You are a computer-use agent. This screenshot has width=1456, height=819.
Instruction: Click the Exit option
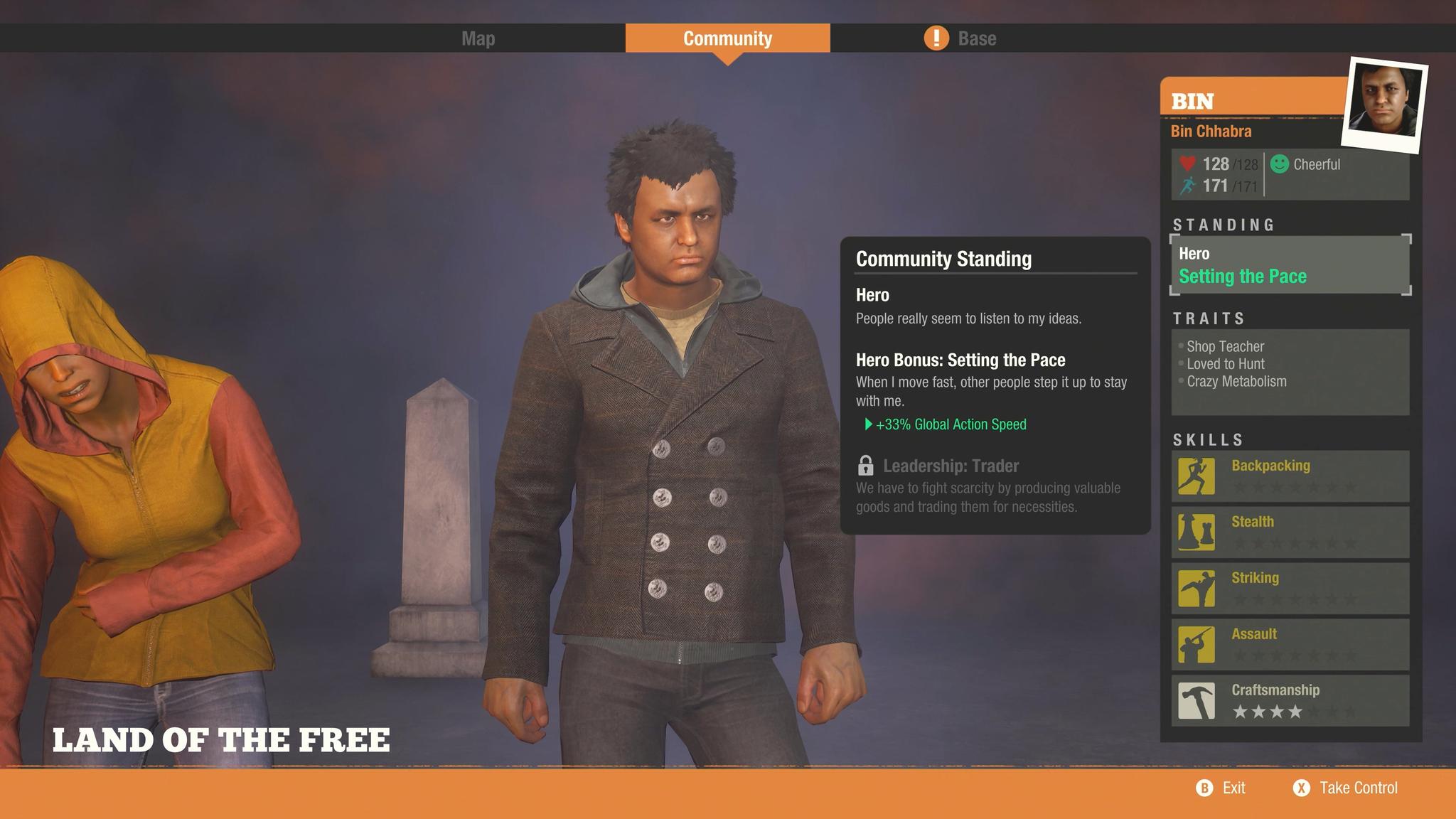tap(1221, 788)
